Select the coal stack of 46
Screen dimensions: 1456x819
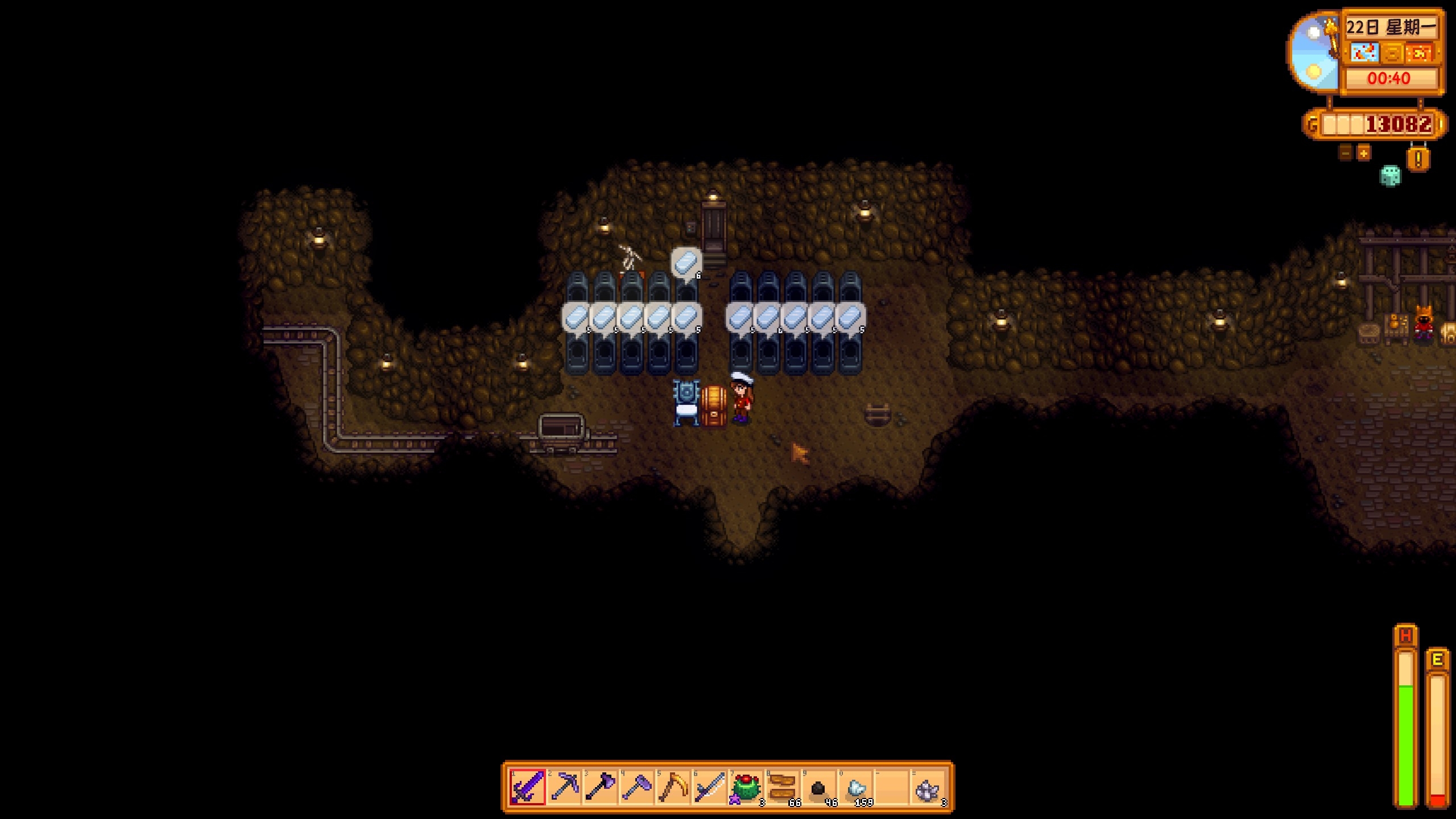click(x=819, y=788)
